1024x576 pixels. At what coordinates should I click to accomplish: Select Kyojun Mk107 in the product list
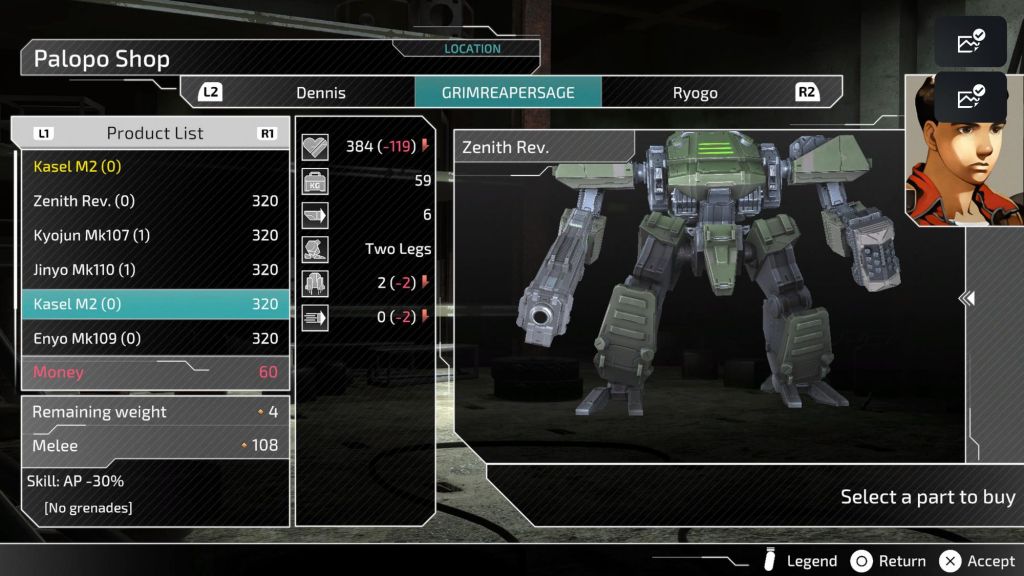click(x=155, y=236)
